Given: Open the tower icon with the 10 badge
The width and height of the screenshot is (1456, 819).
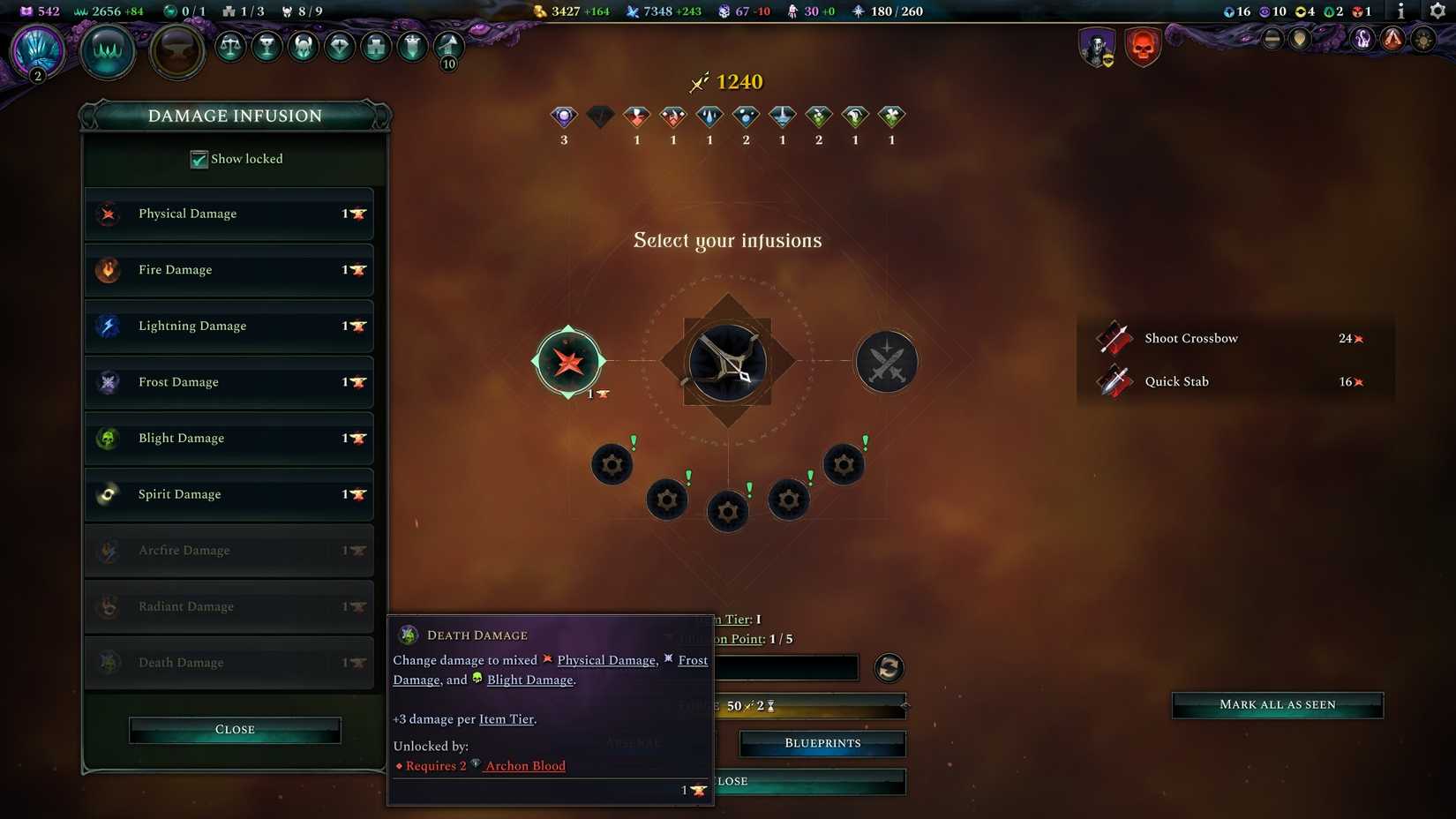Looking at the screenshot, I should tap(447, 47).
